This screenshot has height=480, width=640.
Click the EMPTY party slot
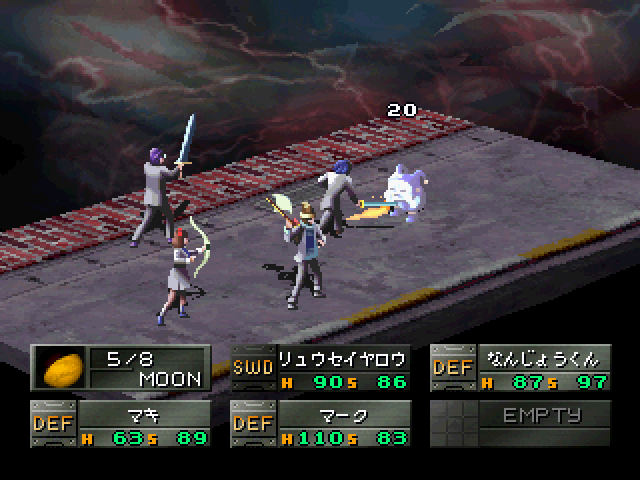pos(520,423)
